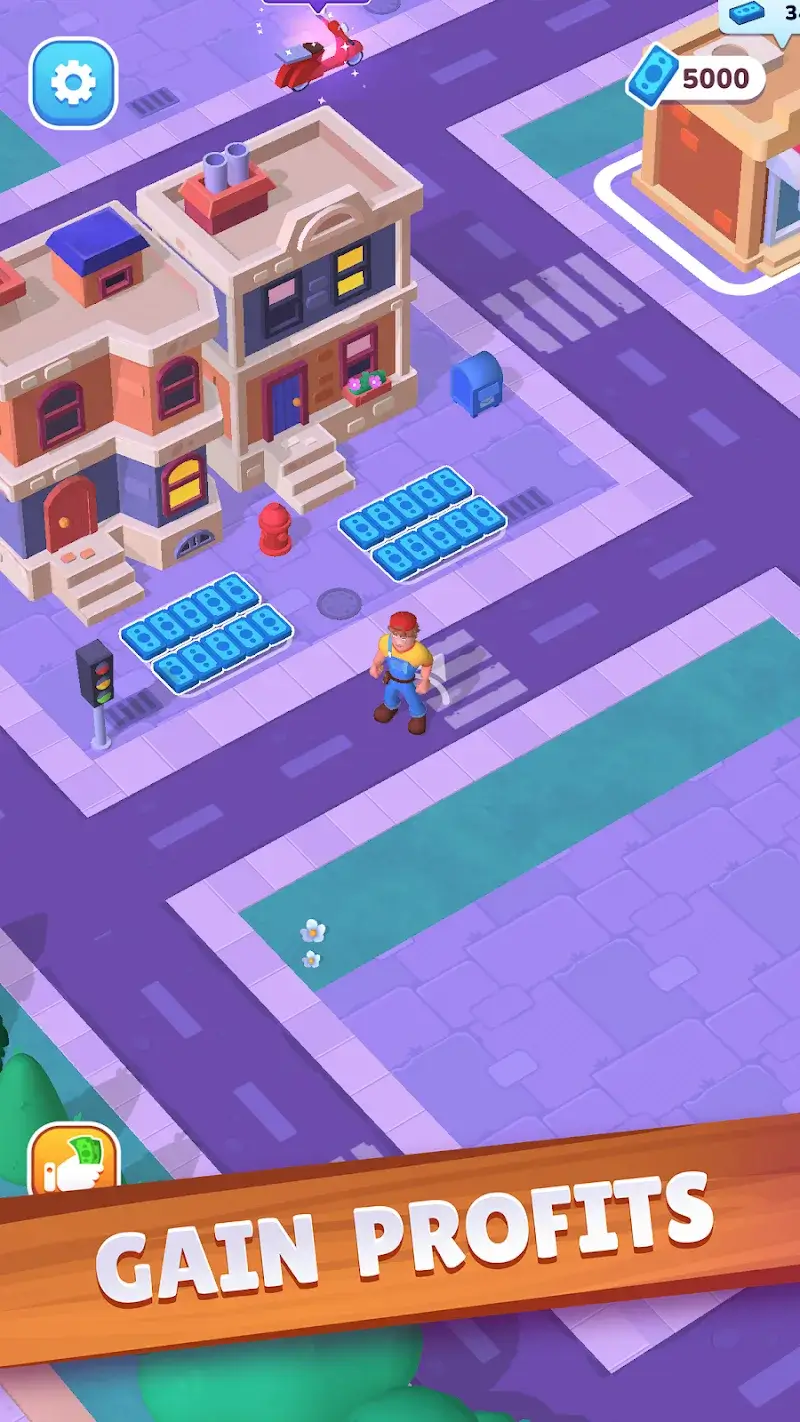Tap the hand holding cash button
Screen dimensions: 800x1422
coord(73,1162)
